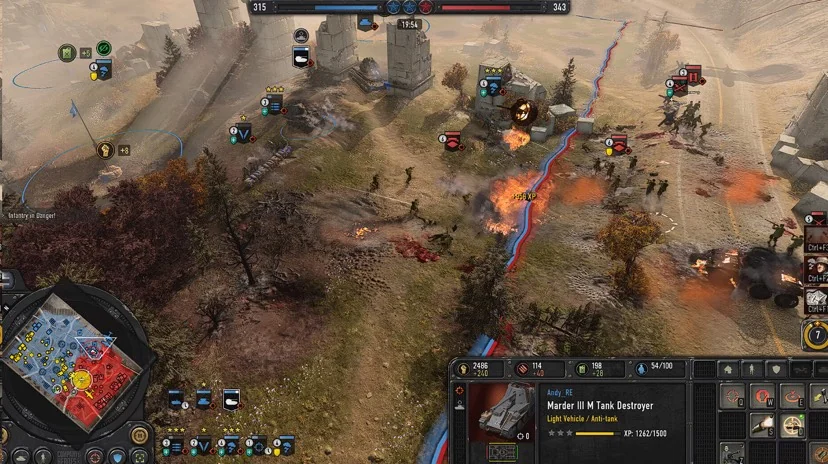
Task: Click the blue shield button below minimap
Action: 118,457
